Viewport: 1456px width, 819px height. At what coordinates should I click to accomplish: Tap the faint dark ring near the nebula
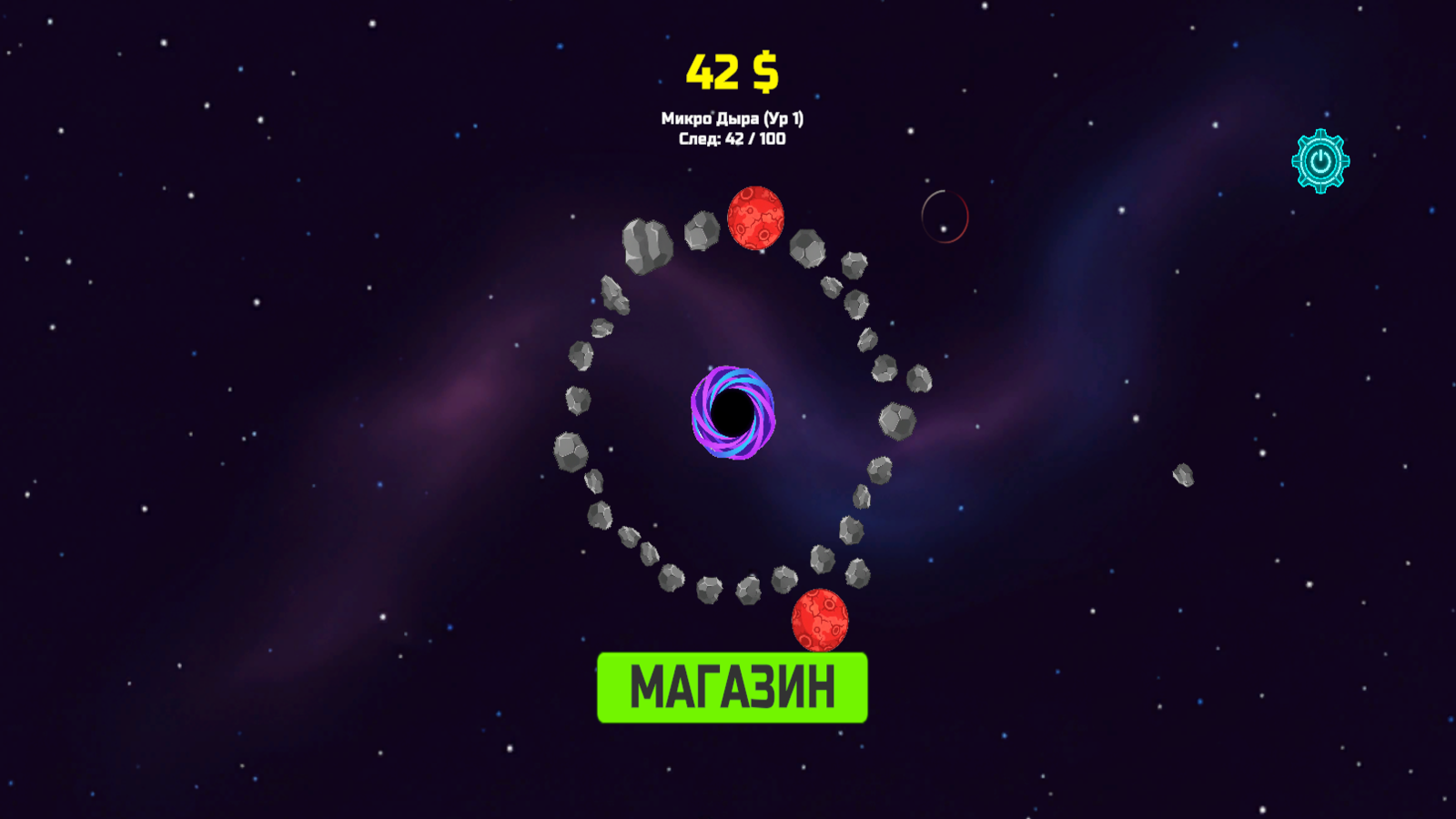(944, 215)
